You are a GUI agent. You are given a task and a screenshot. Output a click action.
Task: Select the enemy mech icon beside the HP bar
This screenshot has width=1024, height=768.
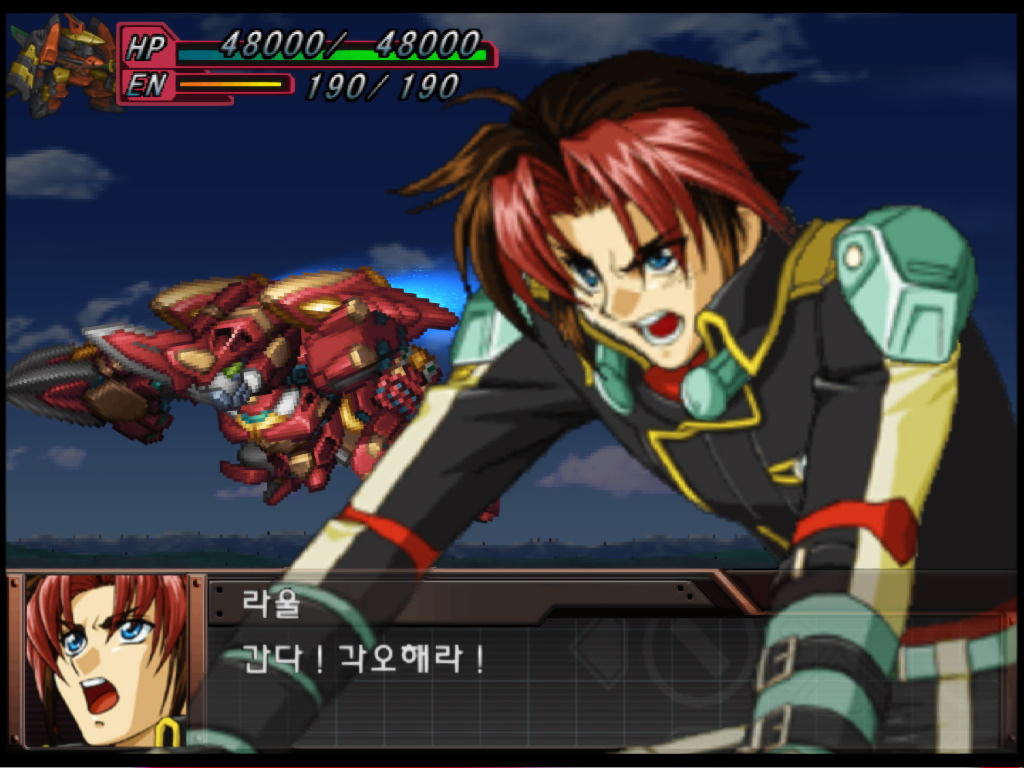(x=61, y=64)
